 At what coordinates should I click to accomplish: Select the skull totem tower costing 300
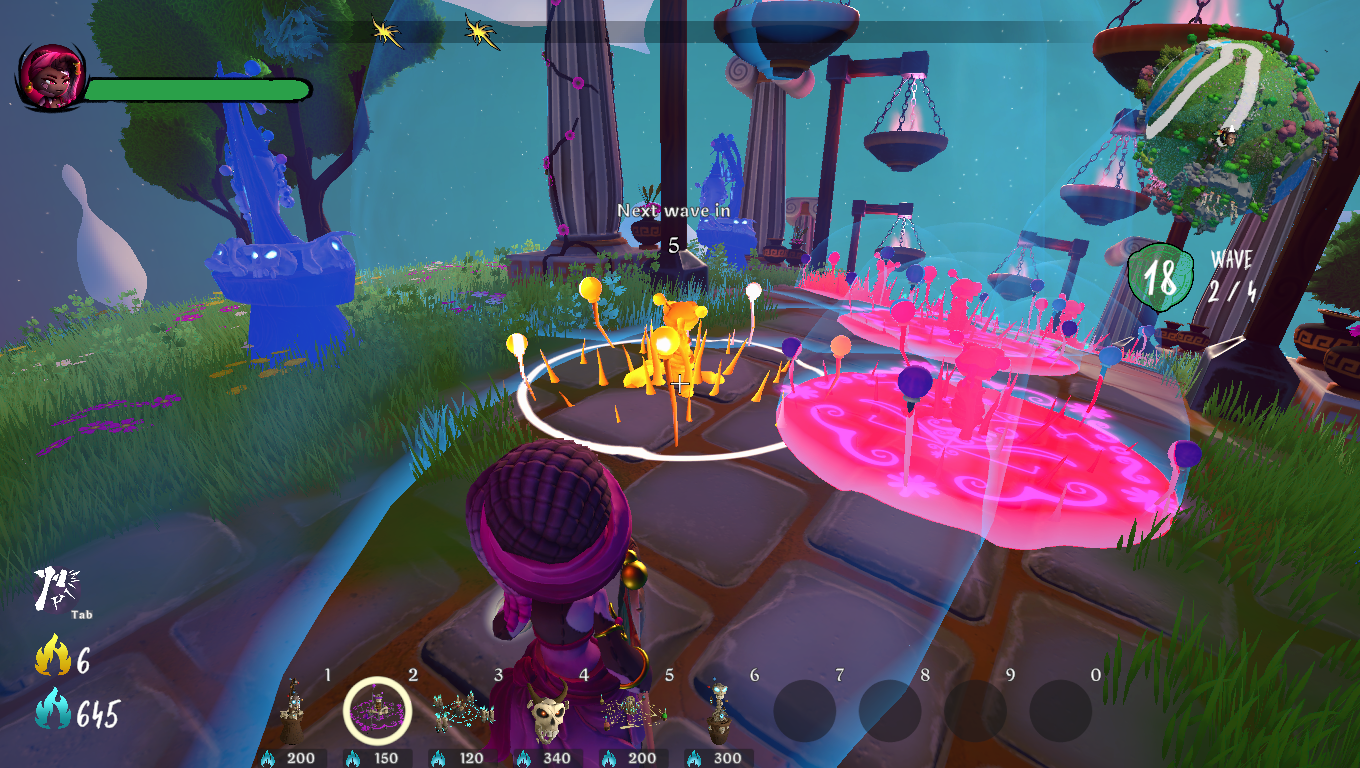click(x=718, y=711)
